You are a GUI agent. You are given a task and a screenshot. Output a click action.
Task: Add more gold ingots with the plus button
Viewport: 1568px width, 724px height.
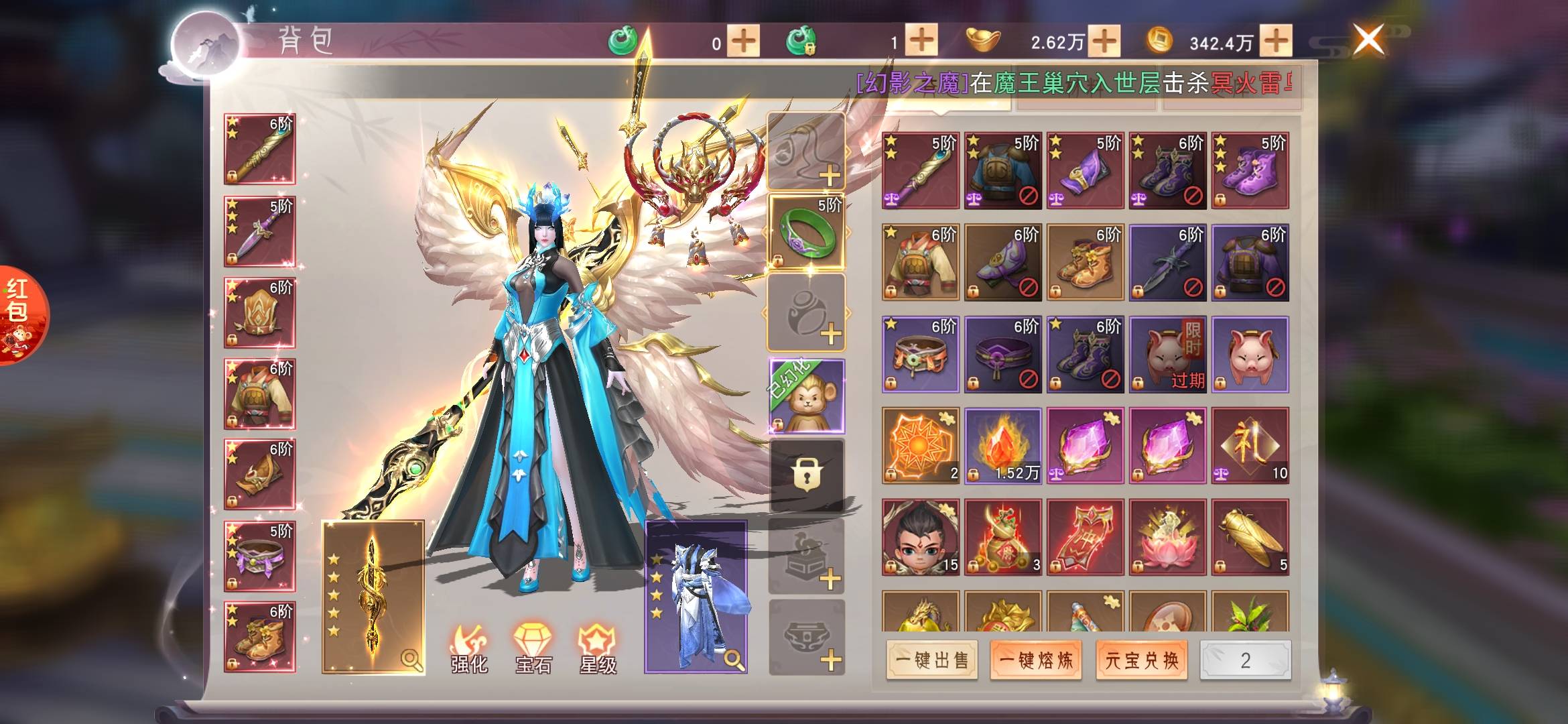click(1104, 42)
